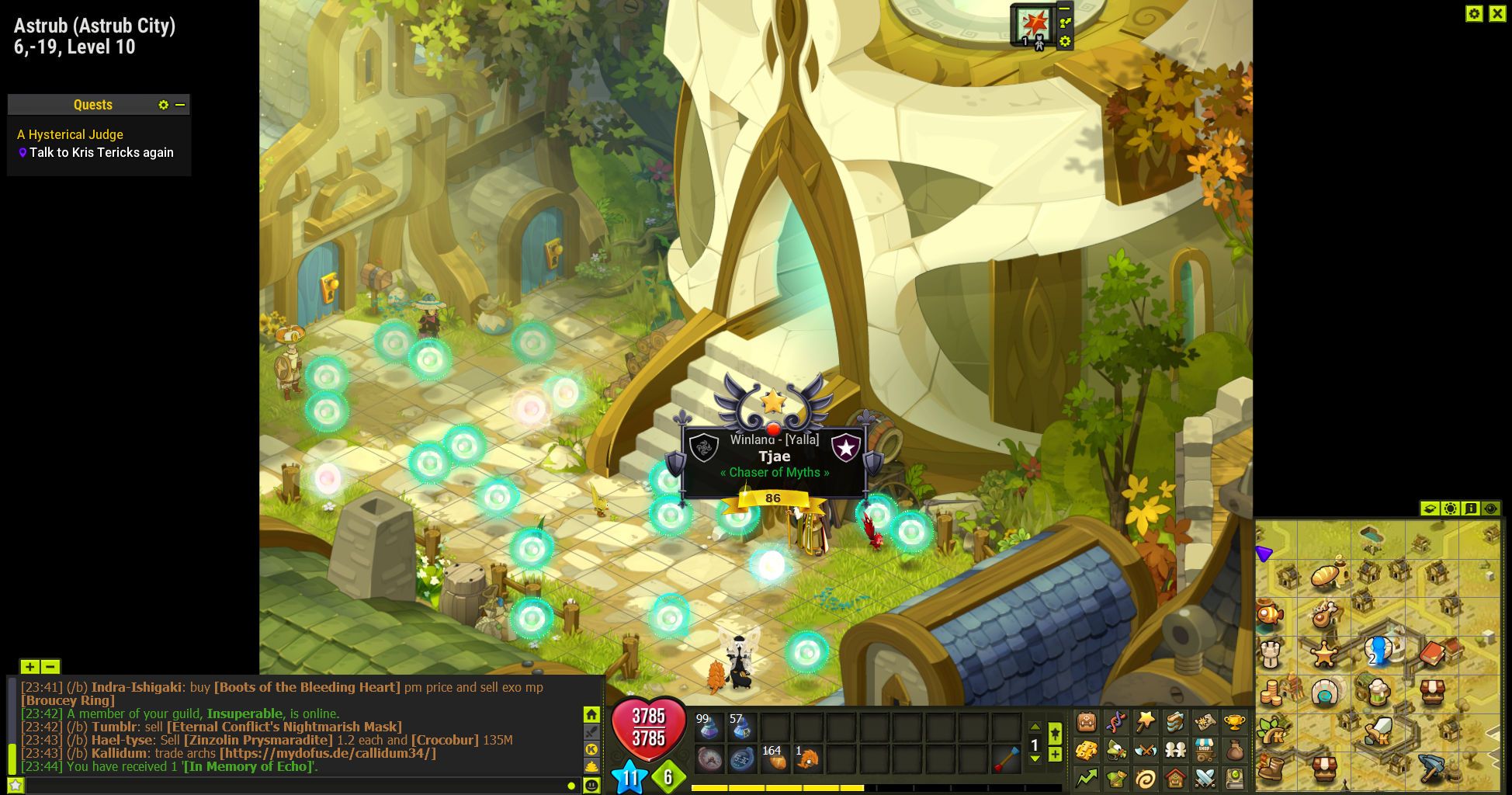Open the crossed-swords PvP icon
Screen dimensions: 1512x795
(1204, 778)
